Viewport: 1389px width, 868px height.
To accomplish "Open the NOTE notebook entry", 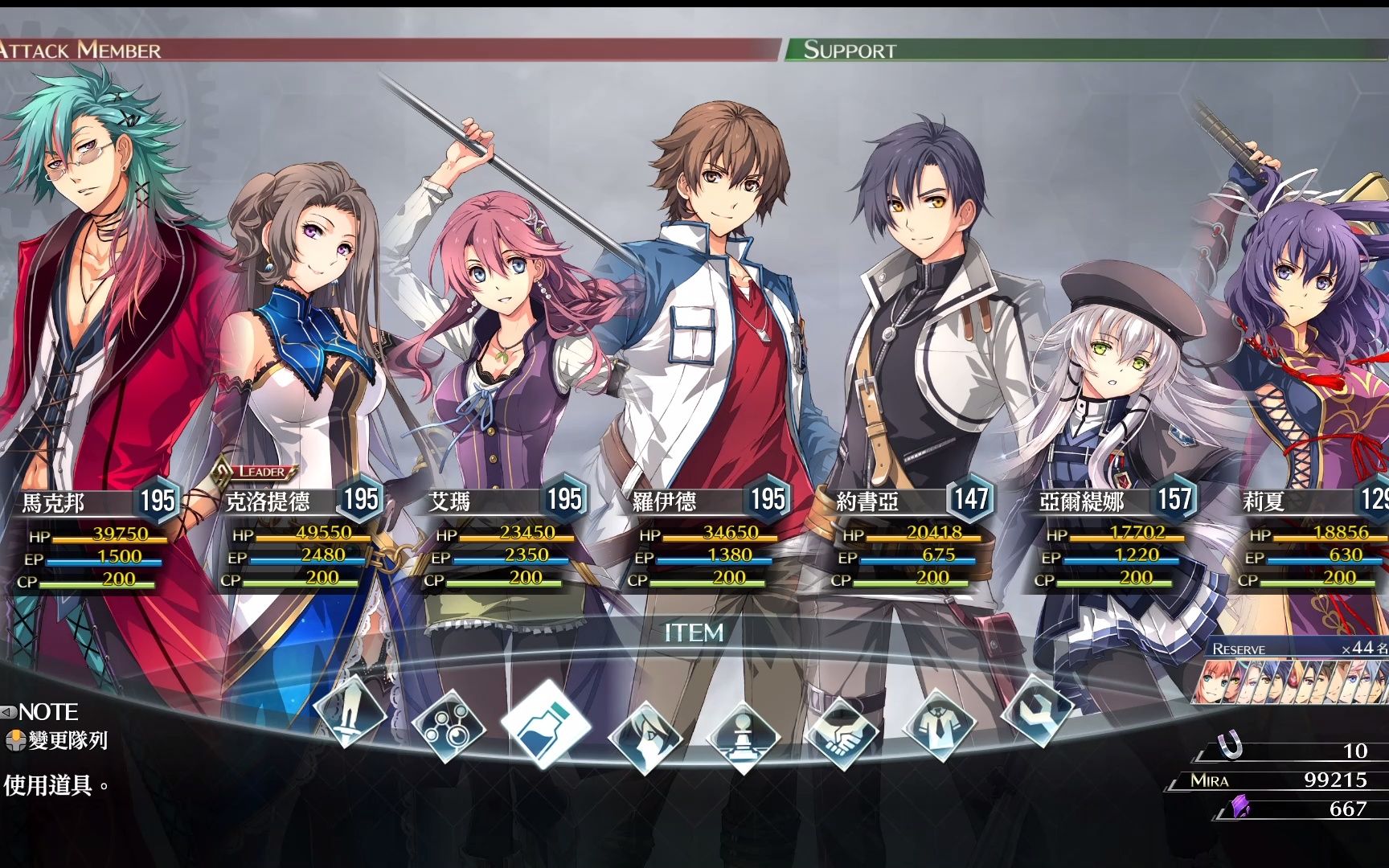I will coord(47,712).
